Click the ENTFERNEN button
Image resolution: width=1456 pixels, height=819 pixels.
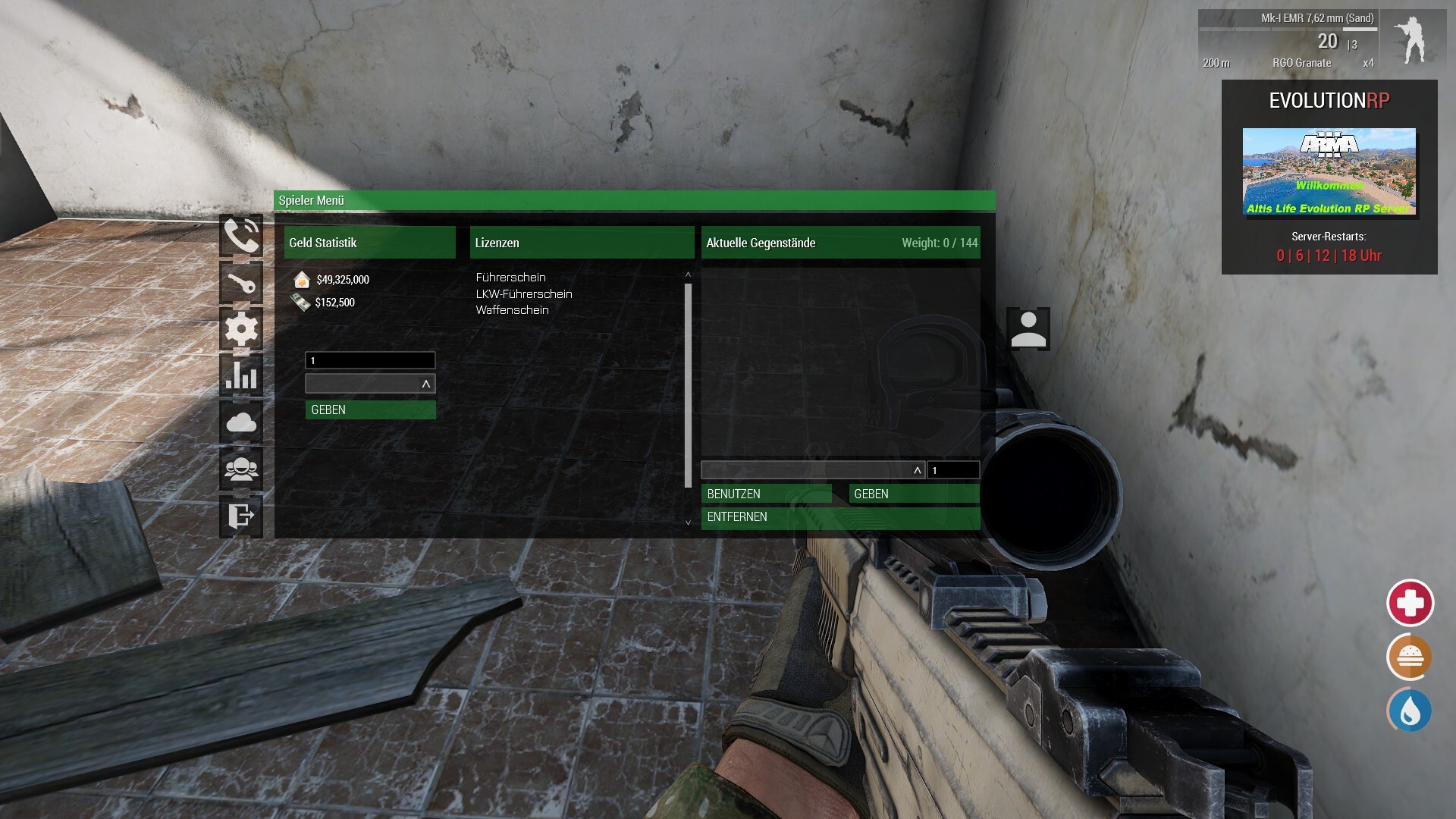(840, 517)
